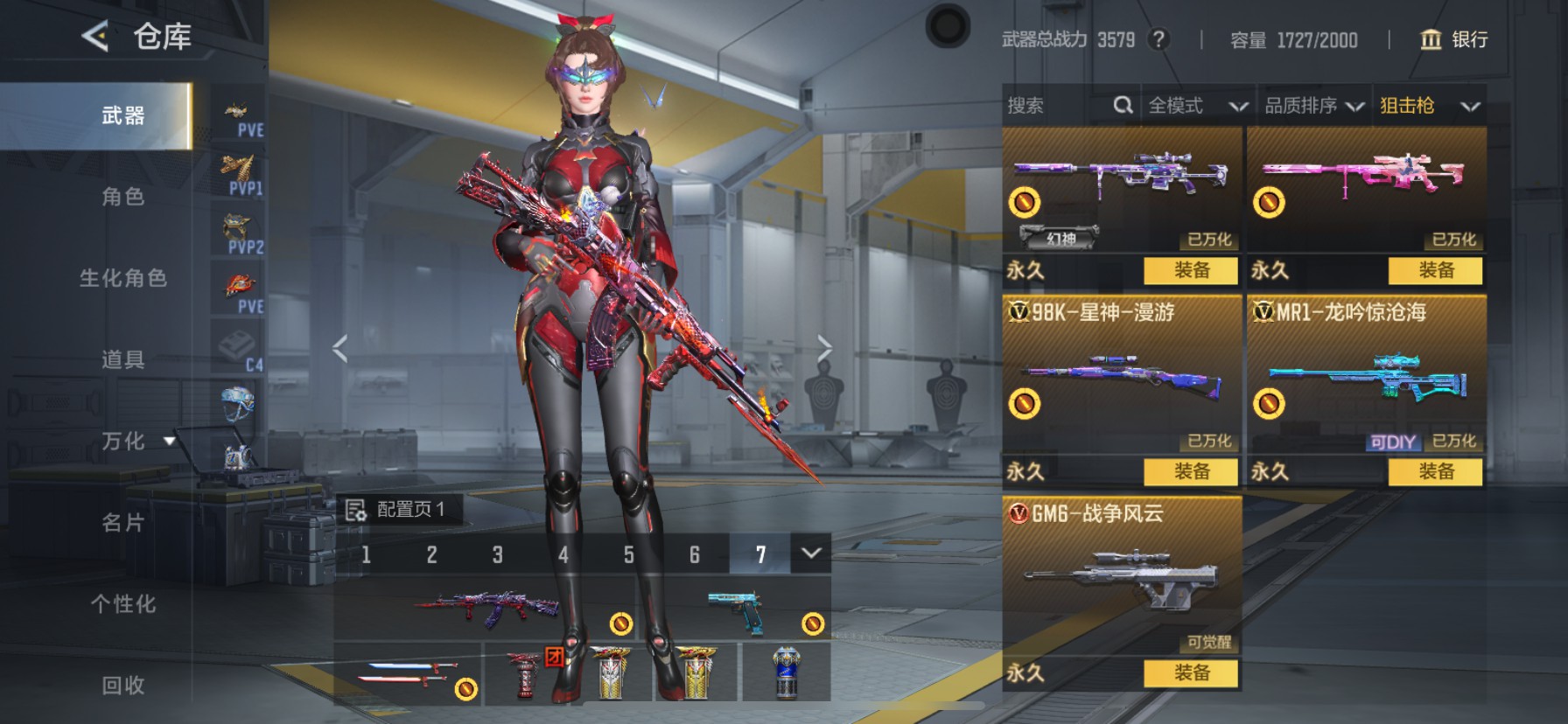Show help for 武器总战力 question mark
The image size is (1568, 724).
pos(1158,39)
